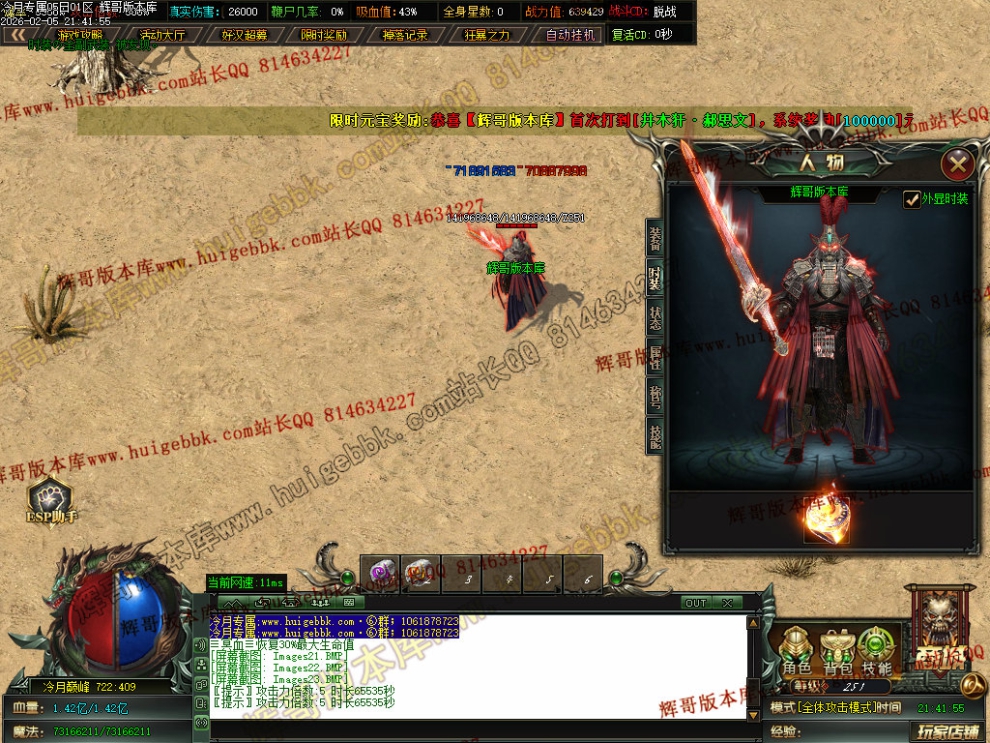Toggle the 外显时装 checkbox
The width and height of the screenshot is (990, 743).
click(x=912, y=199)
